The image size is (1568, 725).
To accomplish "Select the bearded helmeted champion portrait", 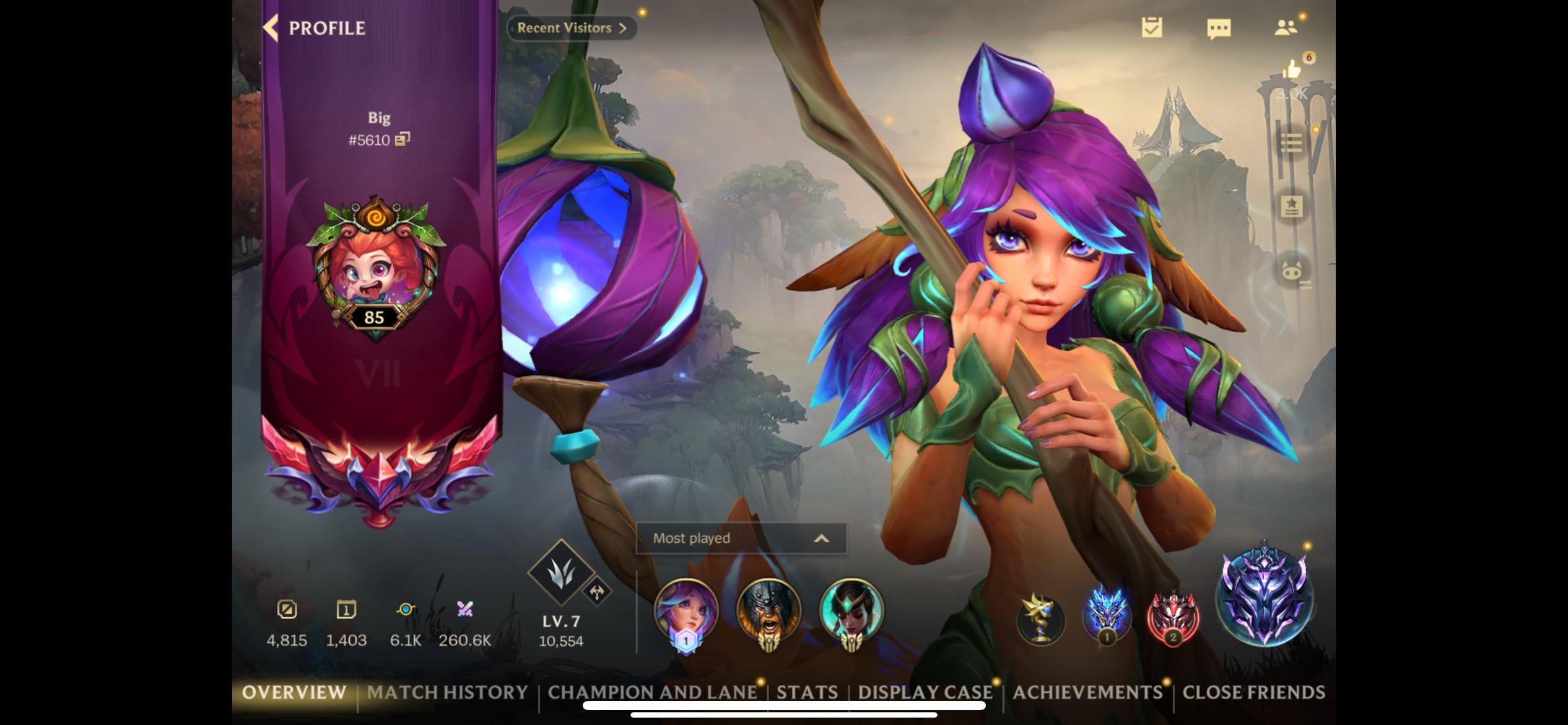I will coord(769,610).
